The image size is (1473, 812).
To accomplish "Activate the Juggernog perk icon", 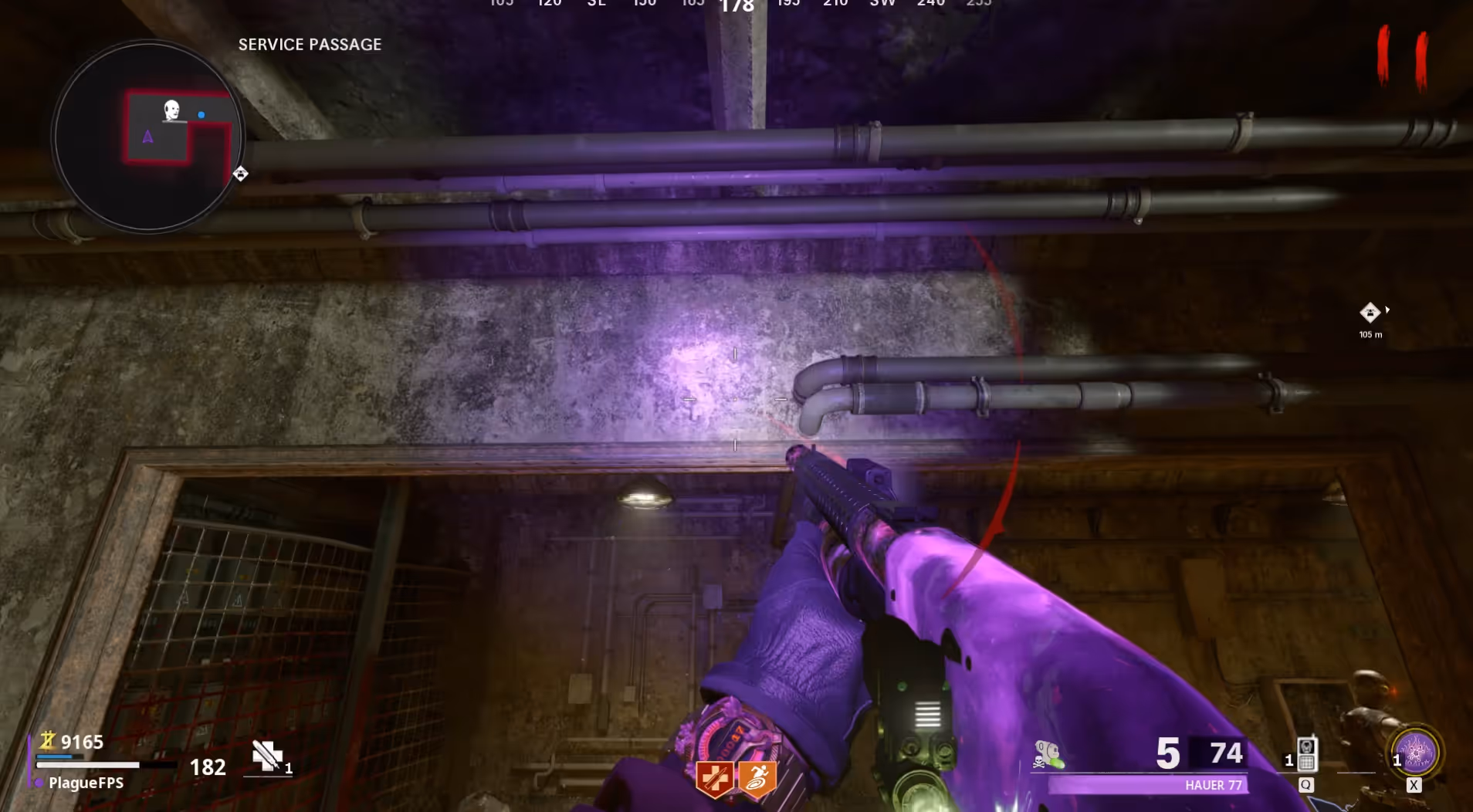I will click(714, 778).
